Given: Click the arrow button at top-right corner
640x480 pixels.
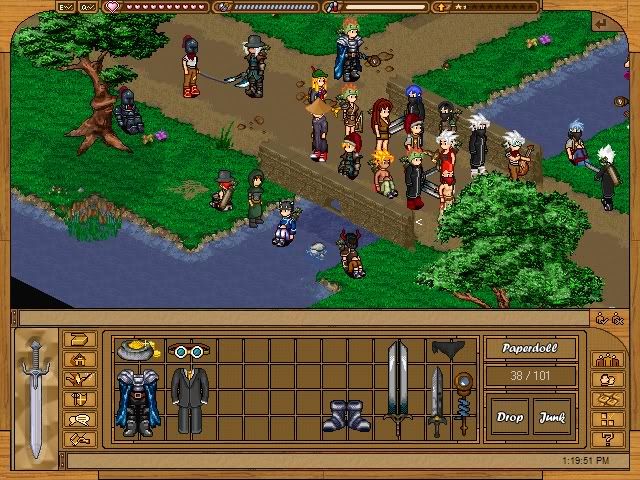Looking at the screenshot, I should (x=600, y=24).
